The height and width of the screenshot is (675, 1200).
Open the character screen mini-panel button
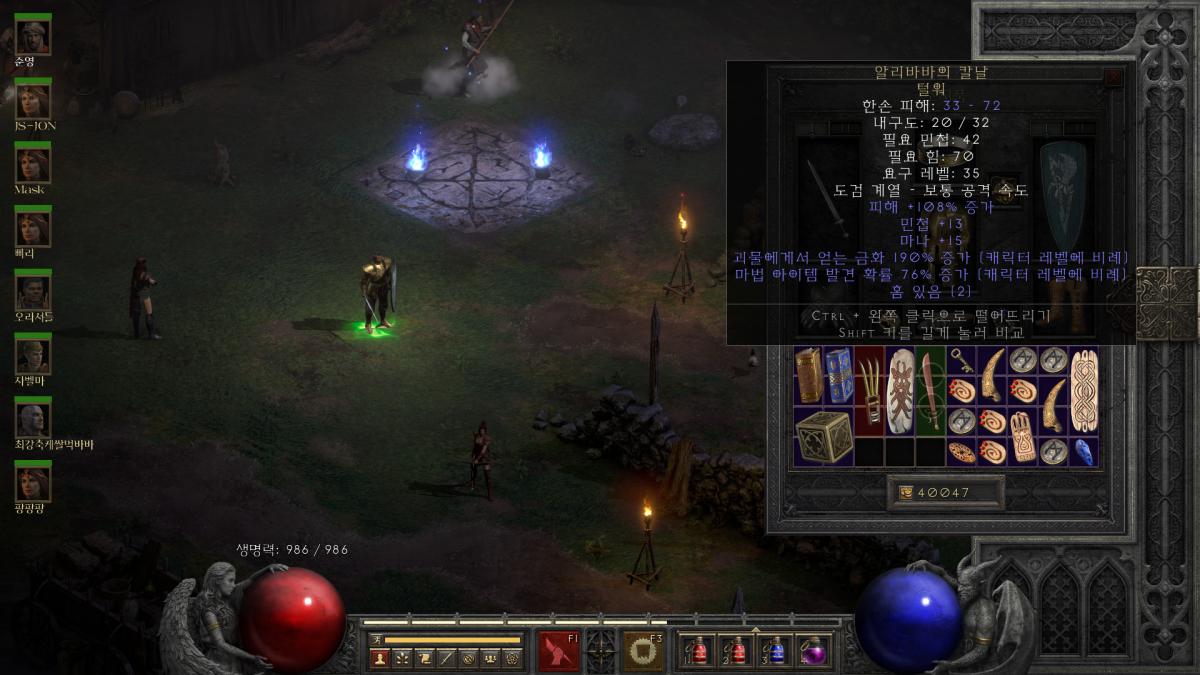click(380, 658)
